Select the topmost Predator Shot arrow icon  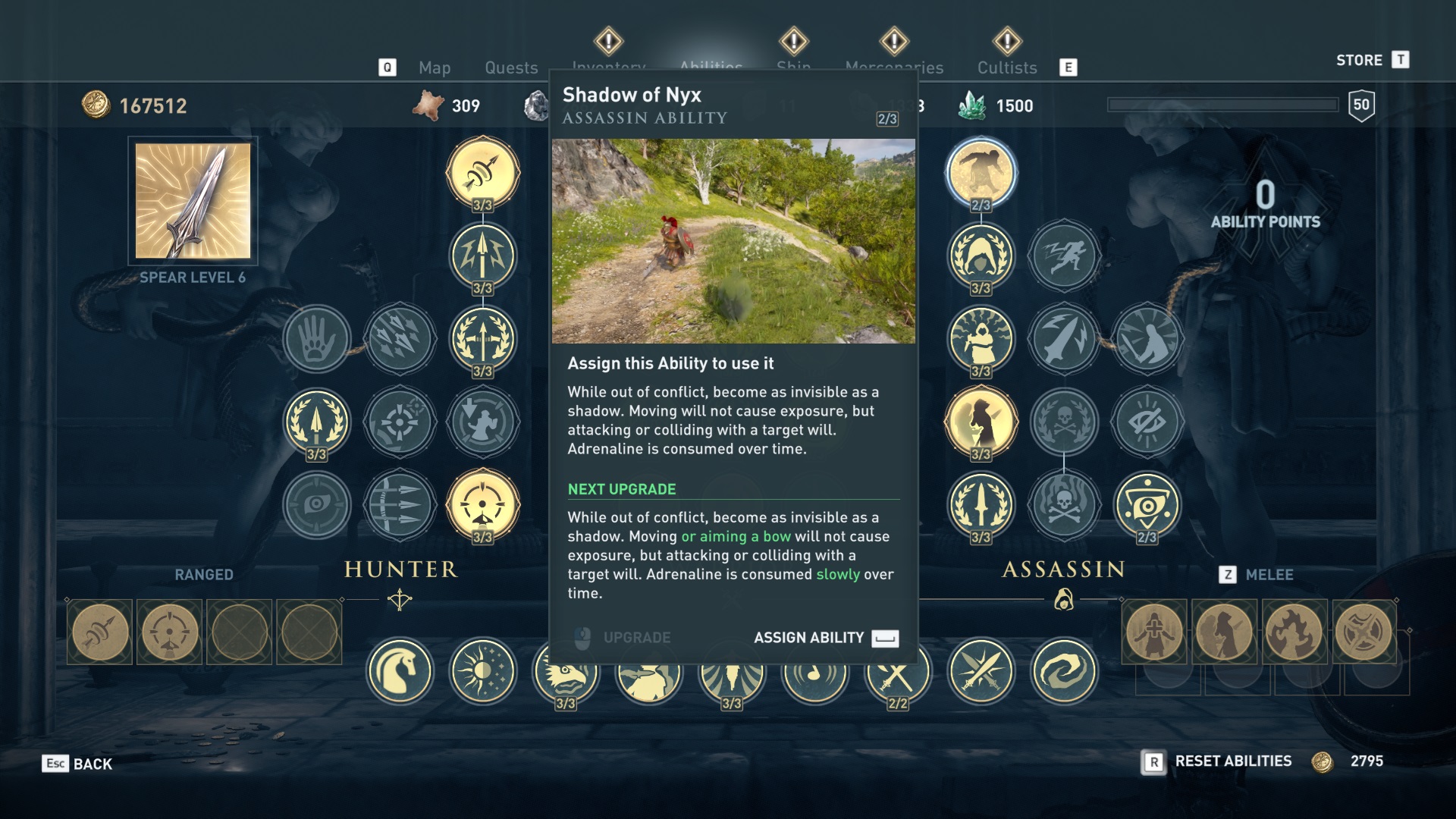[x=483, y=172]
